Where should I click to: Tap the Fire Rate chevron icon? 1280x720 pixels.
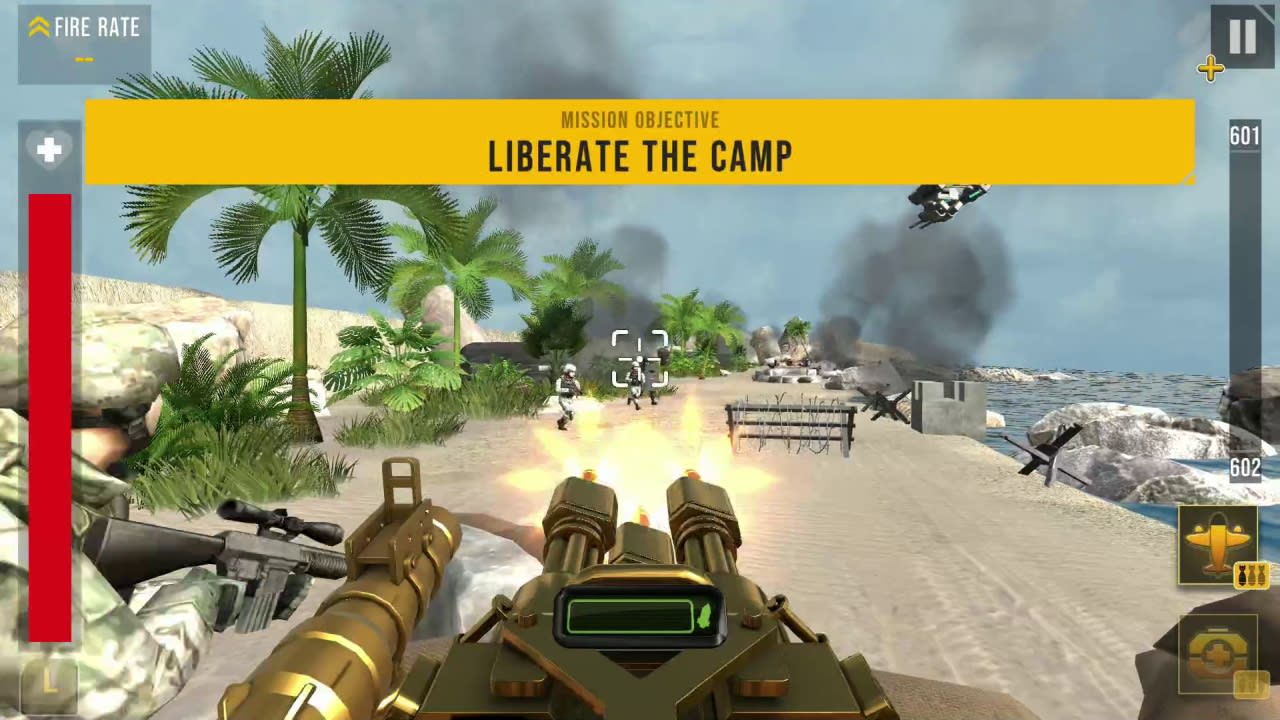point(39,27)
